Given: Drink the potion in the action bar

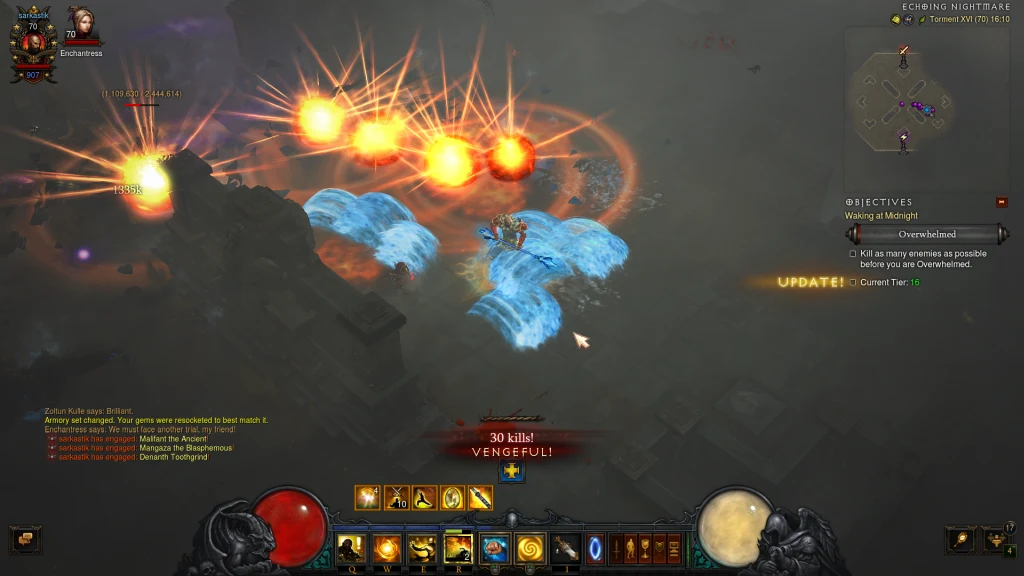Looking at the screenshot, I should (566, 548).
